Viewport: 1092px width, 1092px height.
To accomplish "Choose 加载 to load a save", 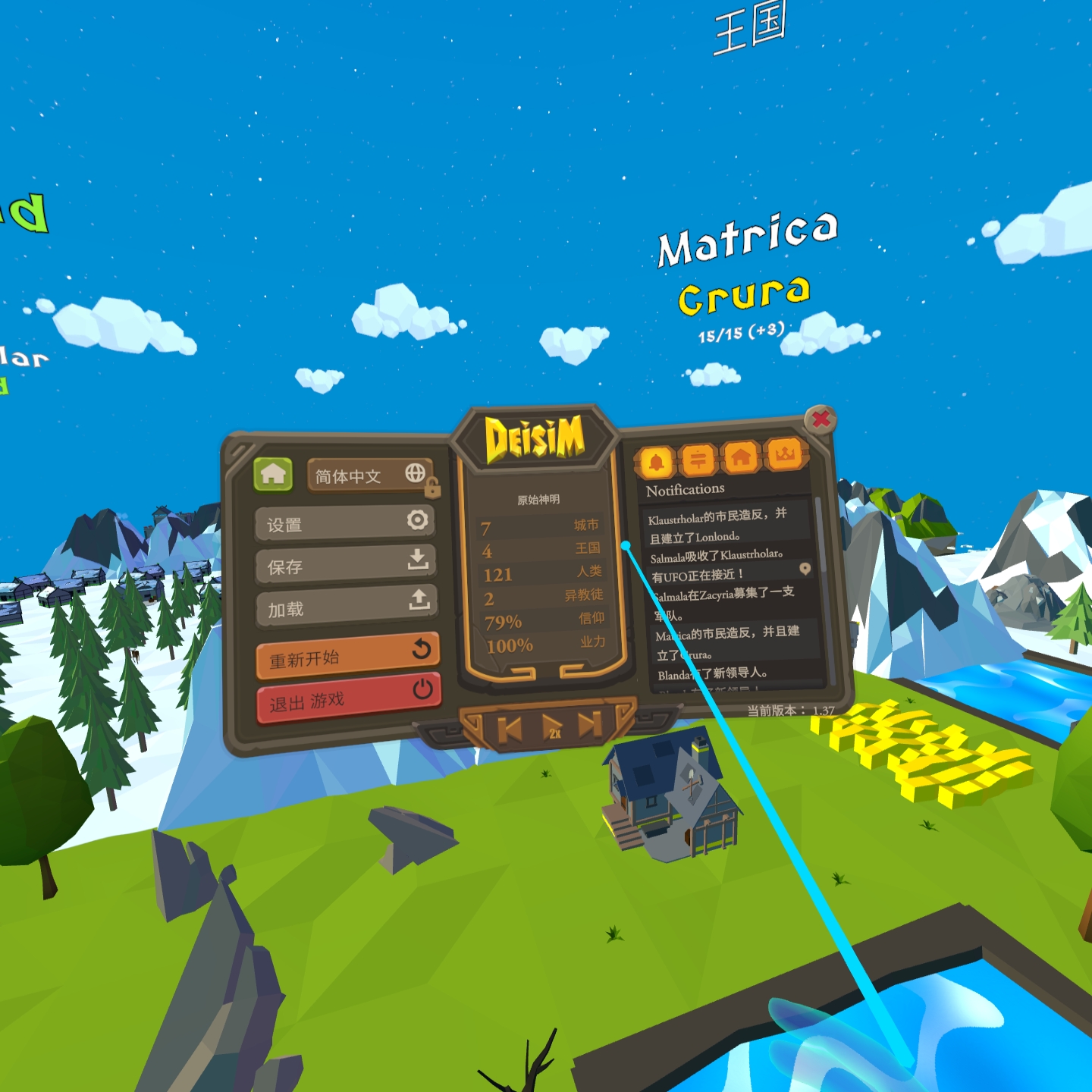I will coord(346,607).
